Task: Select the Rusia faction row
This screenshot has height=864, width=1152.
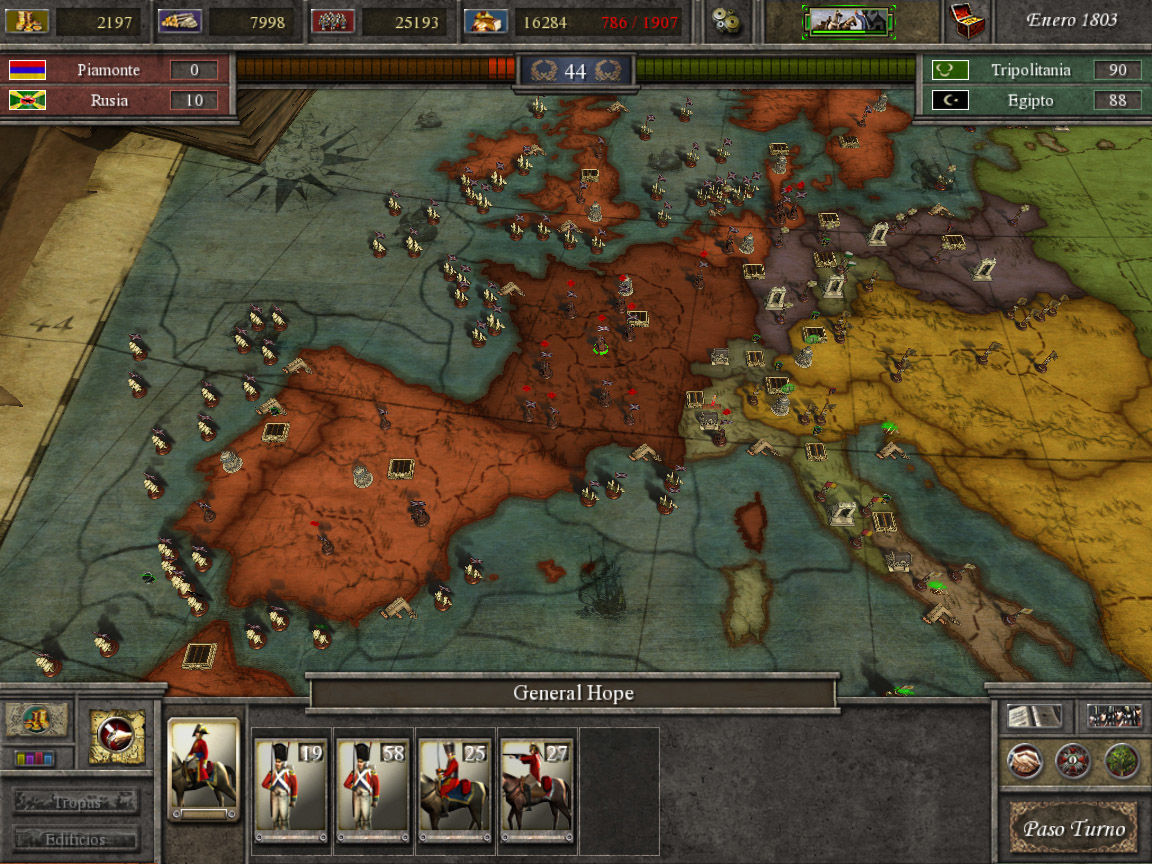Action: coord(115,100)
